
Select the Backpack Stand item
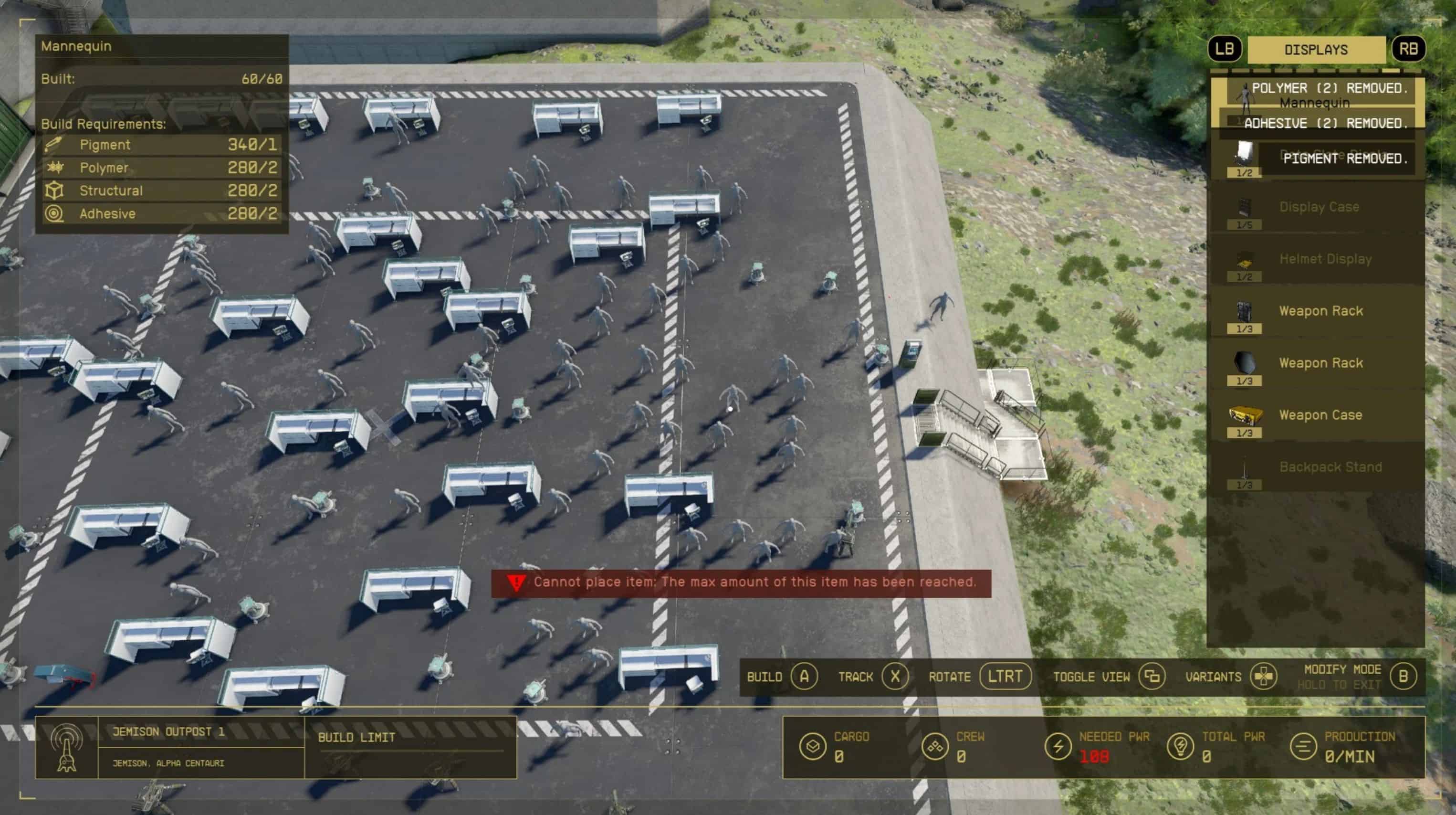(1330, 468)
